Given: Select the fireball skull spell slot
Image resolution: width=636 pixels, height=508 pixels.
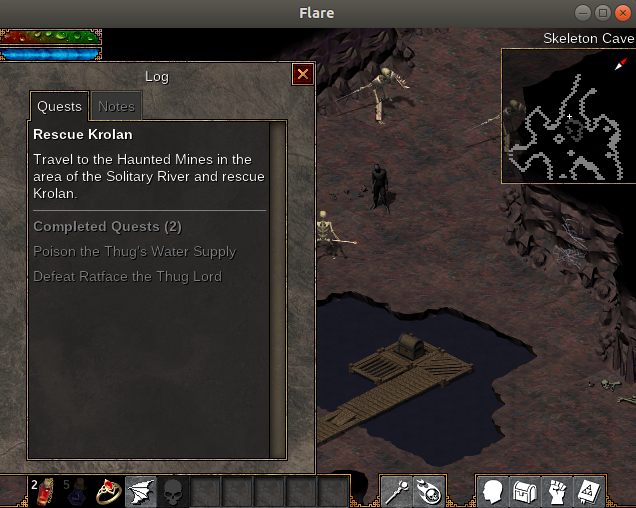Looking at the screenshot, I should [x=429, y=492].
